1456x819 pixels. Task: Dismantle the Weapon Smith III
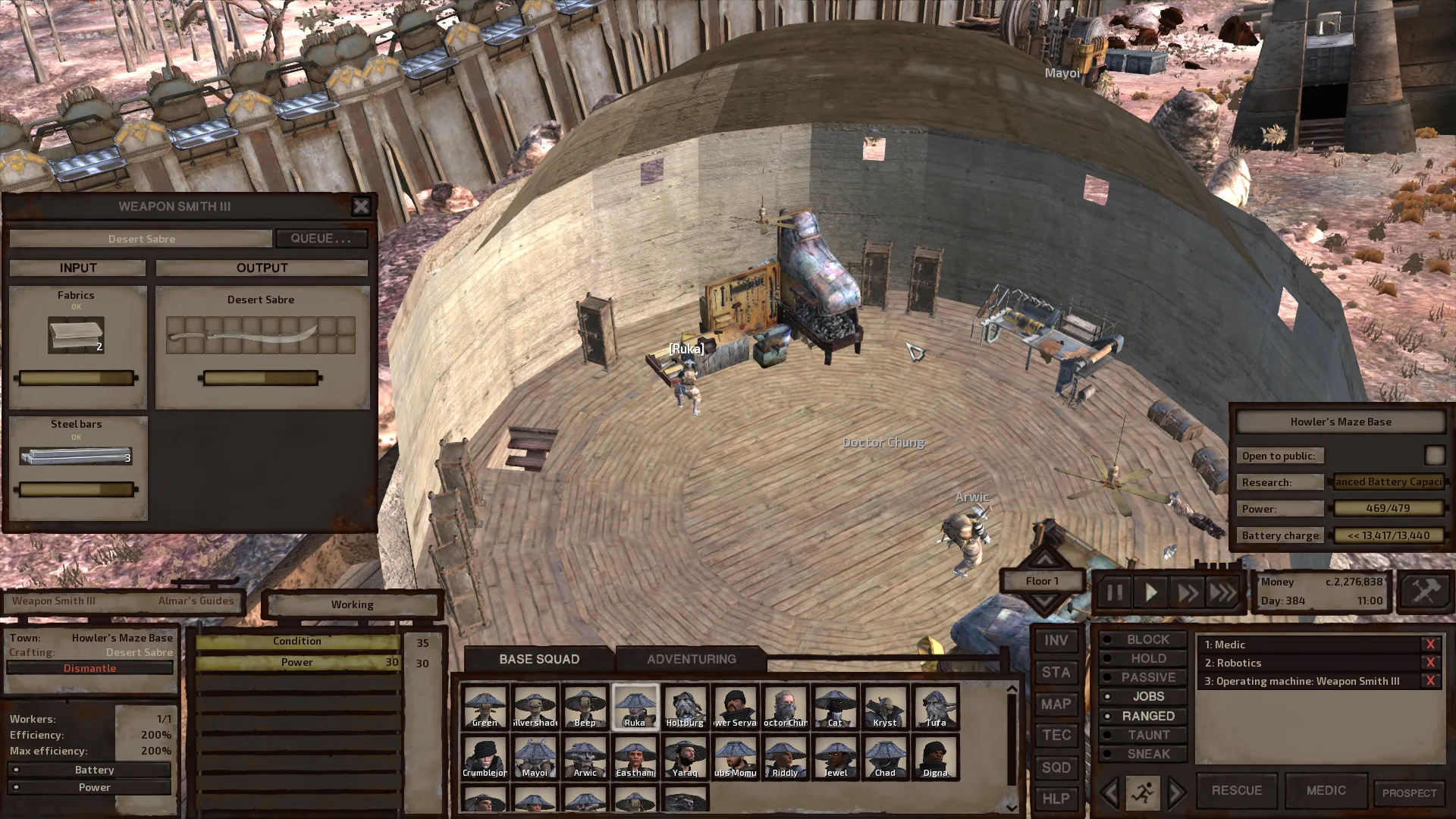pyautogui.click(x=89, y=668)
